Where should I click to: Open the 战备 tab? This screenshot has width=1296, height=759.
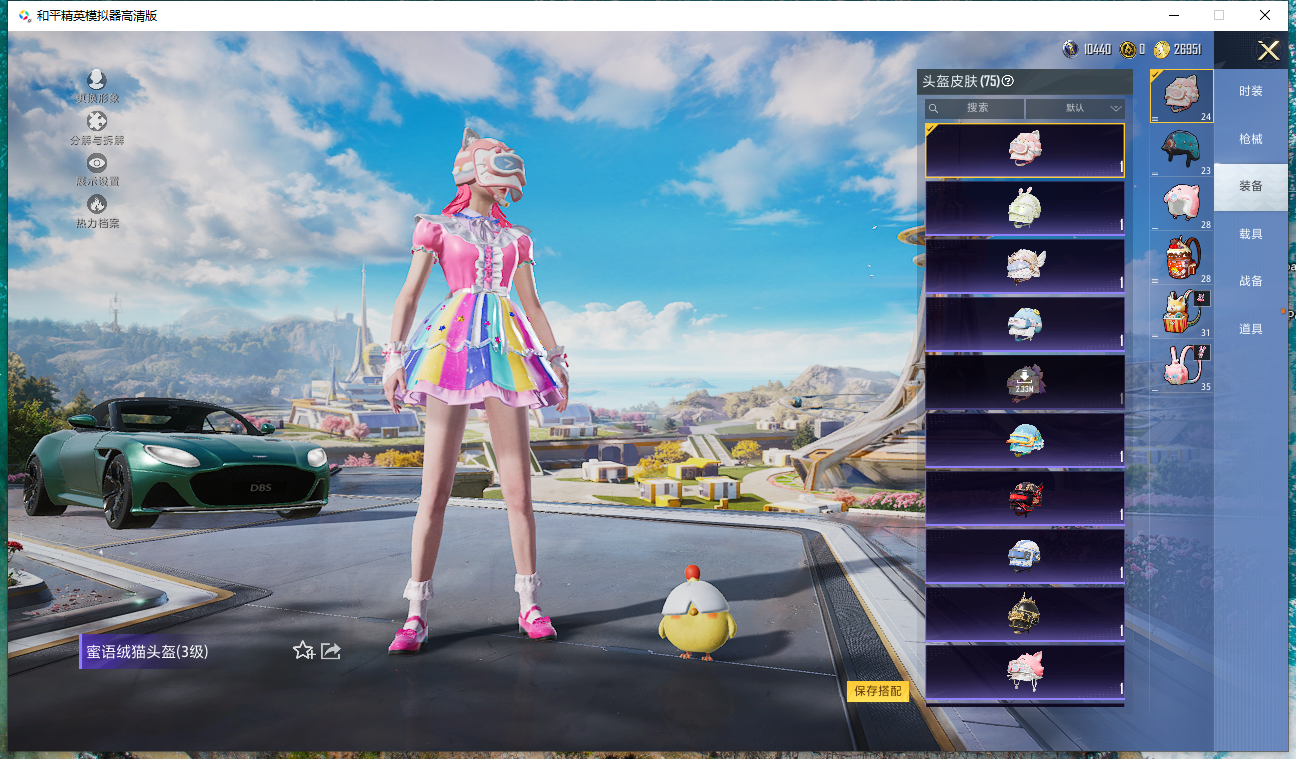[1250, 281]
